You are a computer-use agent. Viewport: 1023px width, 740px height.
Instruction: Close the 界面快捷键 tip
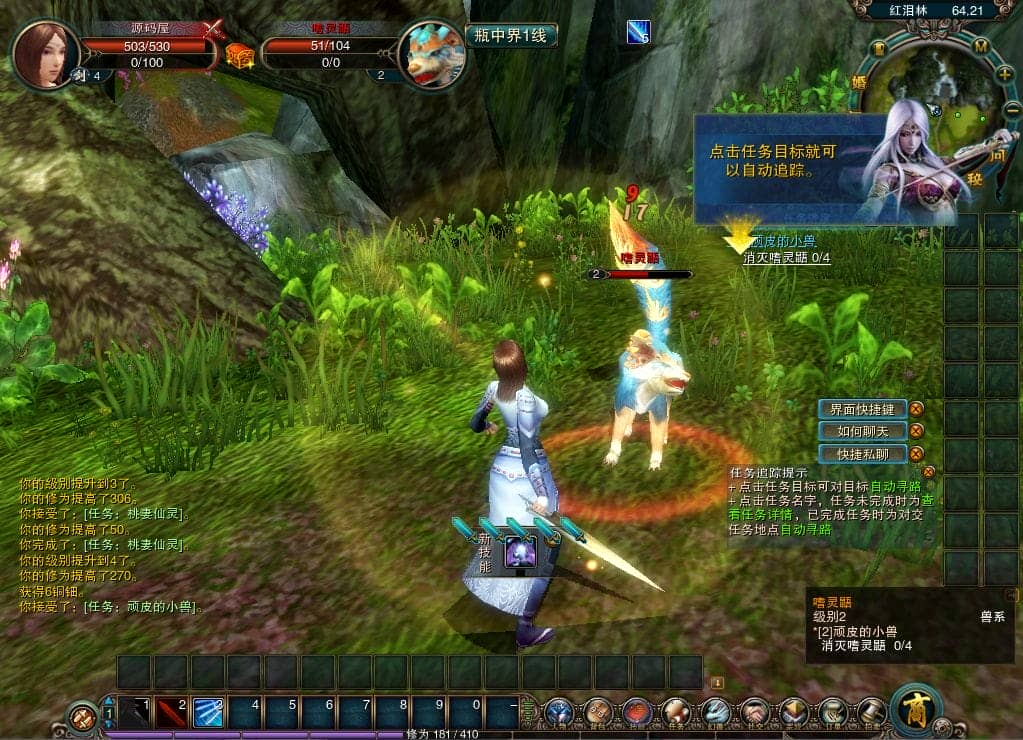(916, 408)
